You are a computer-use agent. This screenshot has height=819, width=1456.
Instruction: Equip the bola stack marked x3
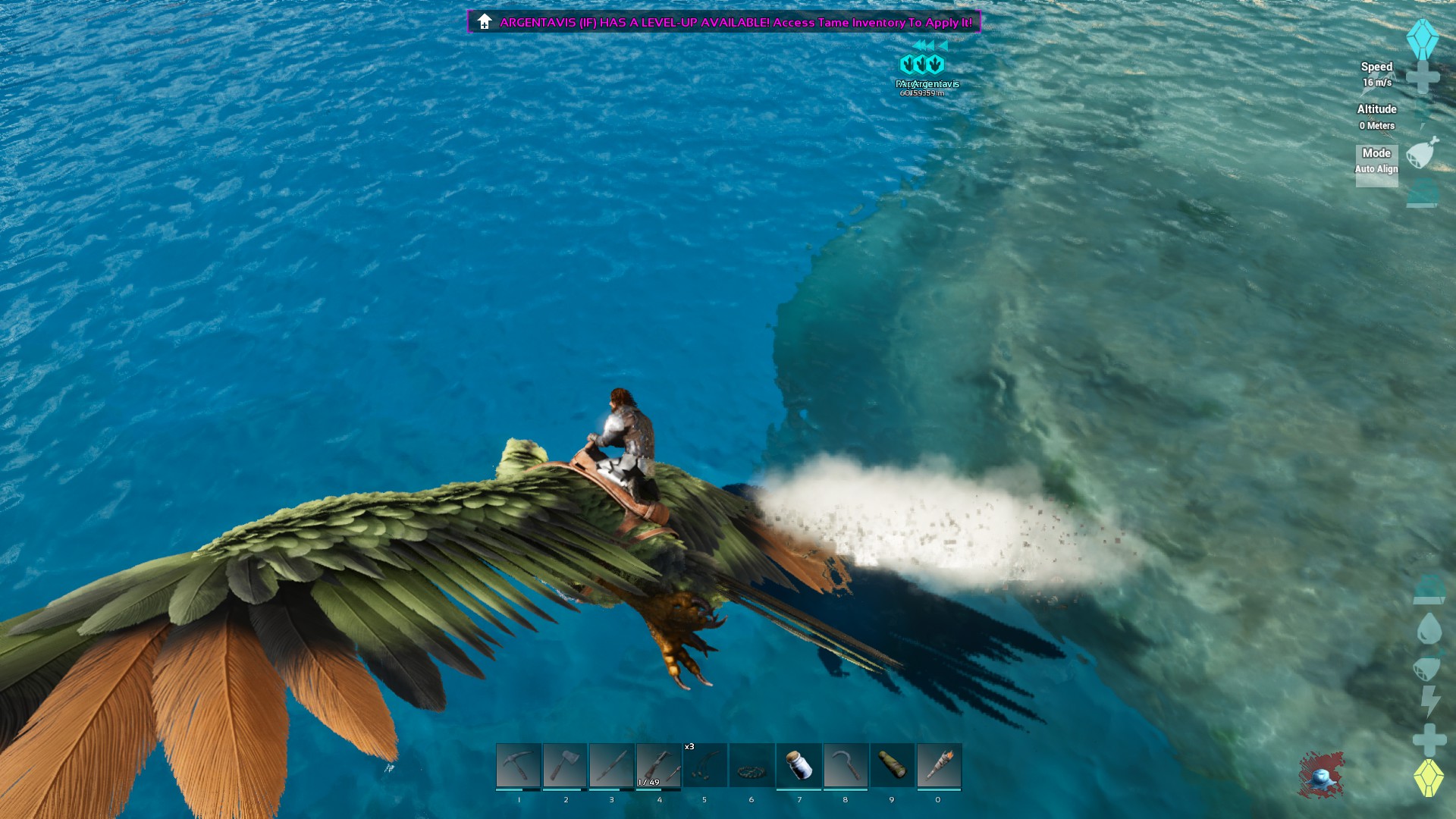[x=705, y=765]
